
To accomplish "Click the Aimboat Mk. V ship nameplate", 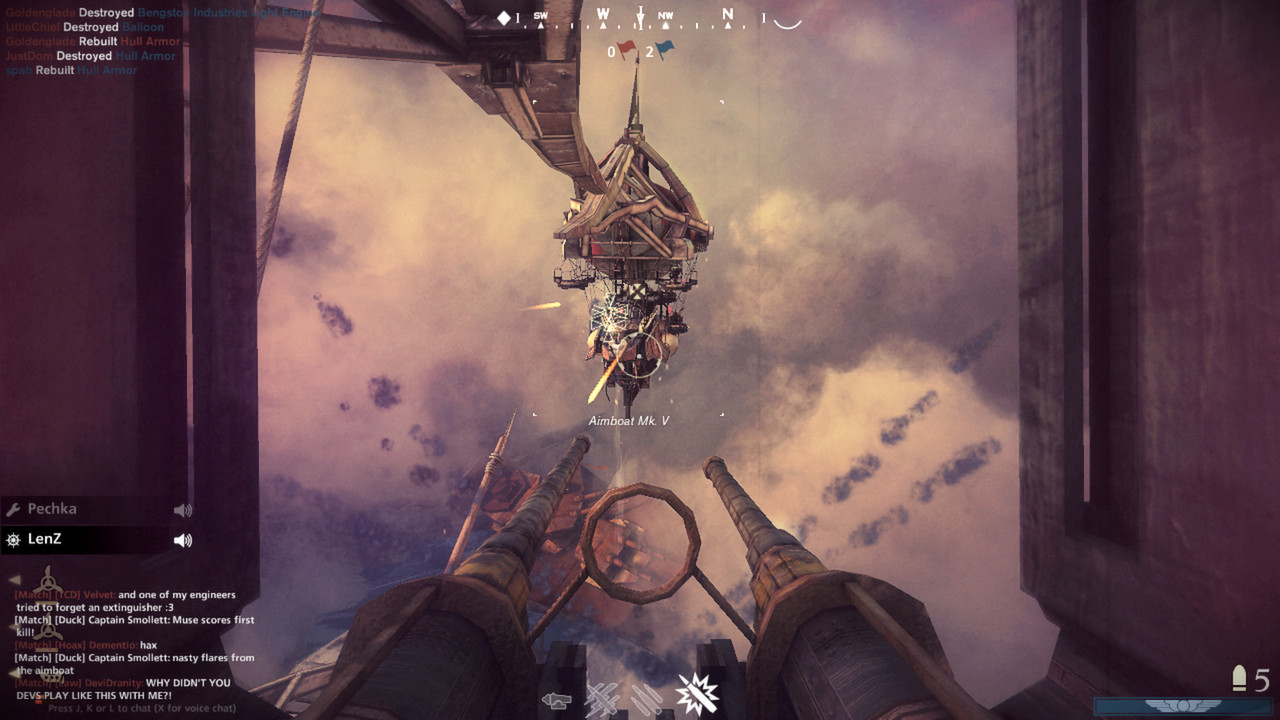I will coord(629,421).
